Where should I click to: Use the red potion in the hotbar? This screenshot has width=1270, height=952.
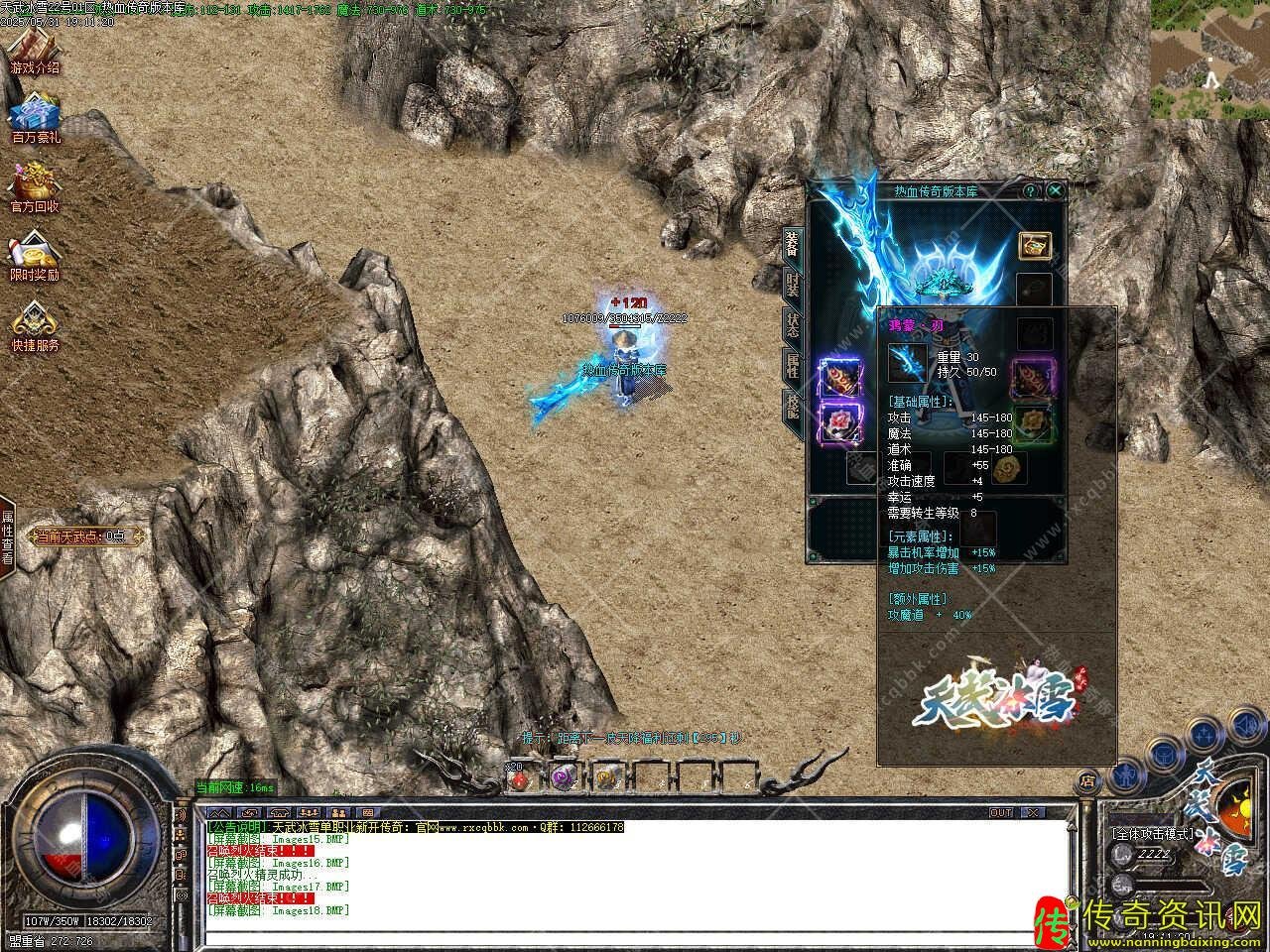click(x=518, y=778)
